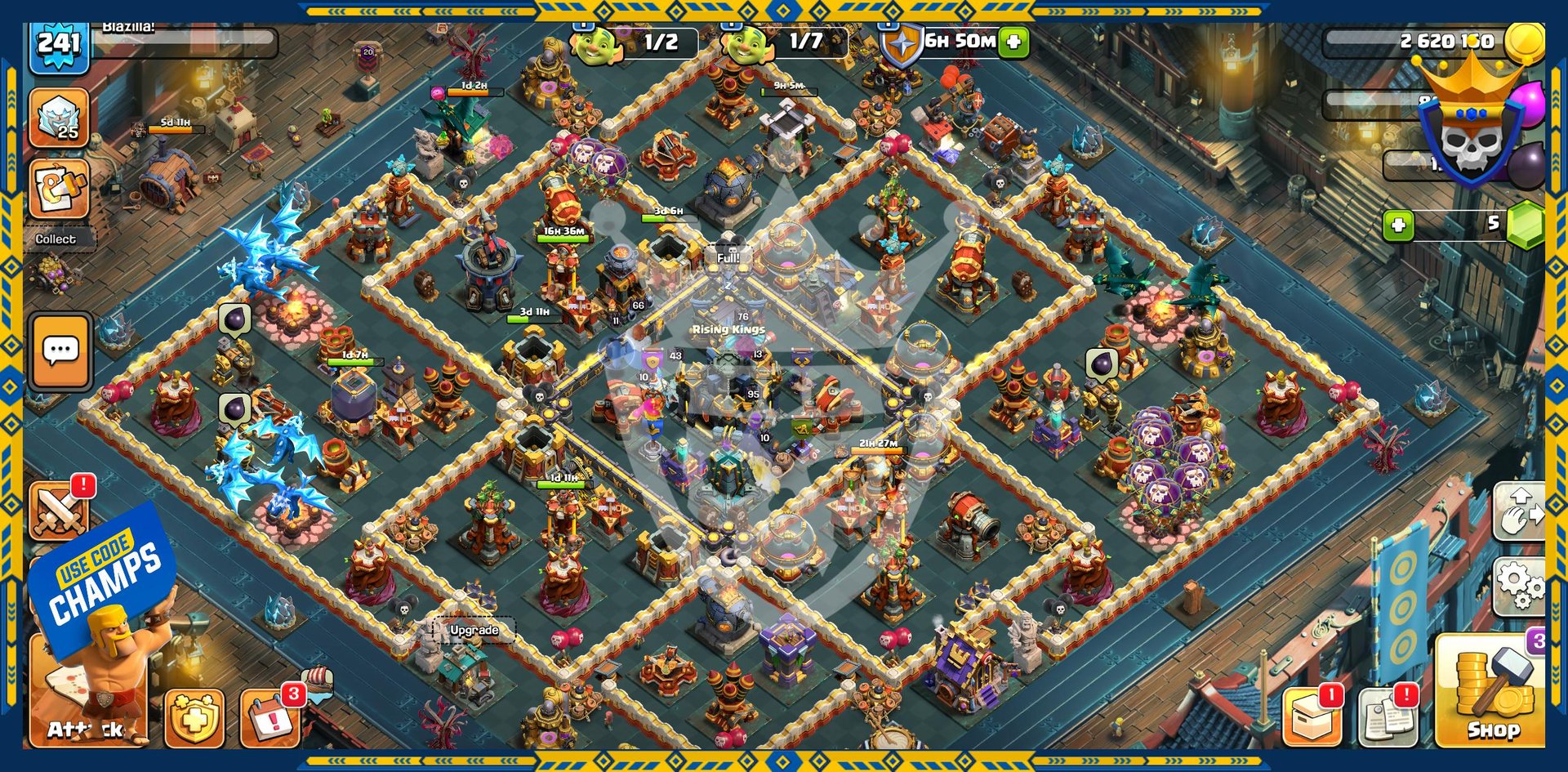1568x772 pixels.
Task: Buy gems with the green plus button
Action: click(x=1398, y=225)
